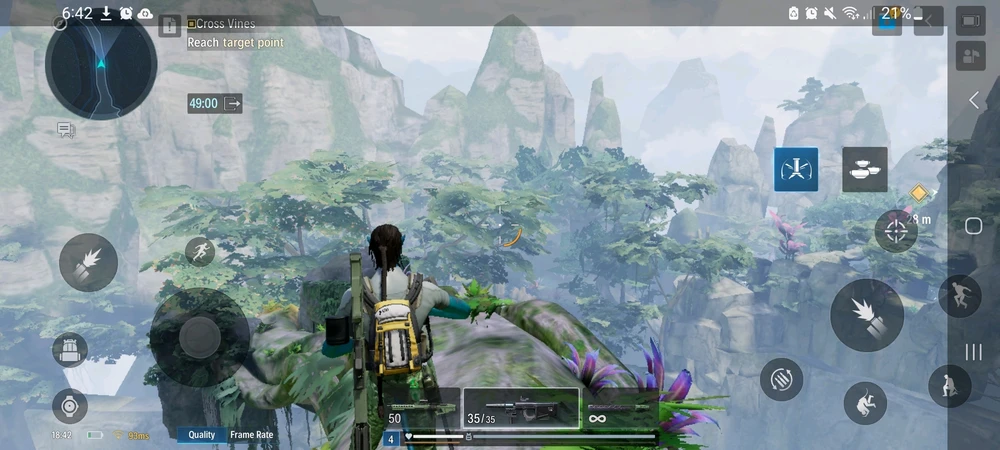Open the backpack inventory button
1000x450 pixels.
(x=70, y=350)
